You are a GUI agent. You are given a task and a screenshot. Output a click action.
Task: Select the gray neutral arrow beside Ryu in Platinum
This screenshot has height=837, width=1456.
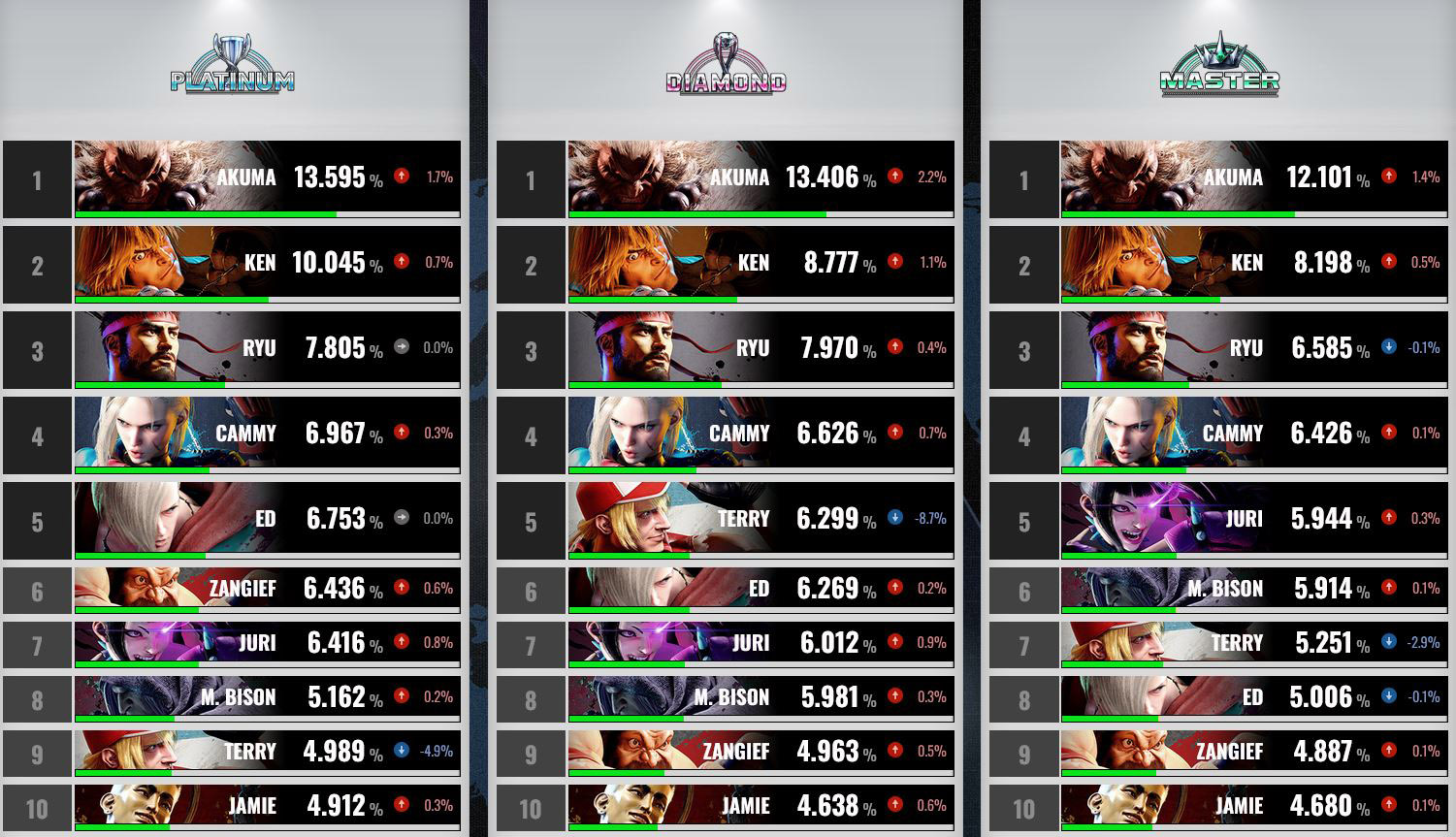point(401,348)
